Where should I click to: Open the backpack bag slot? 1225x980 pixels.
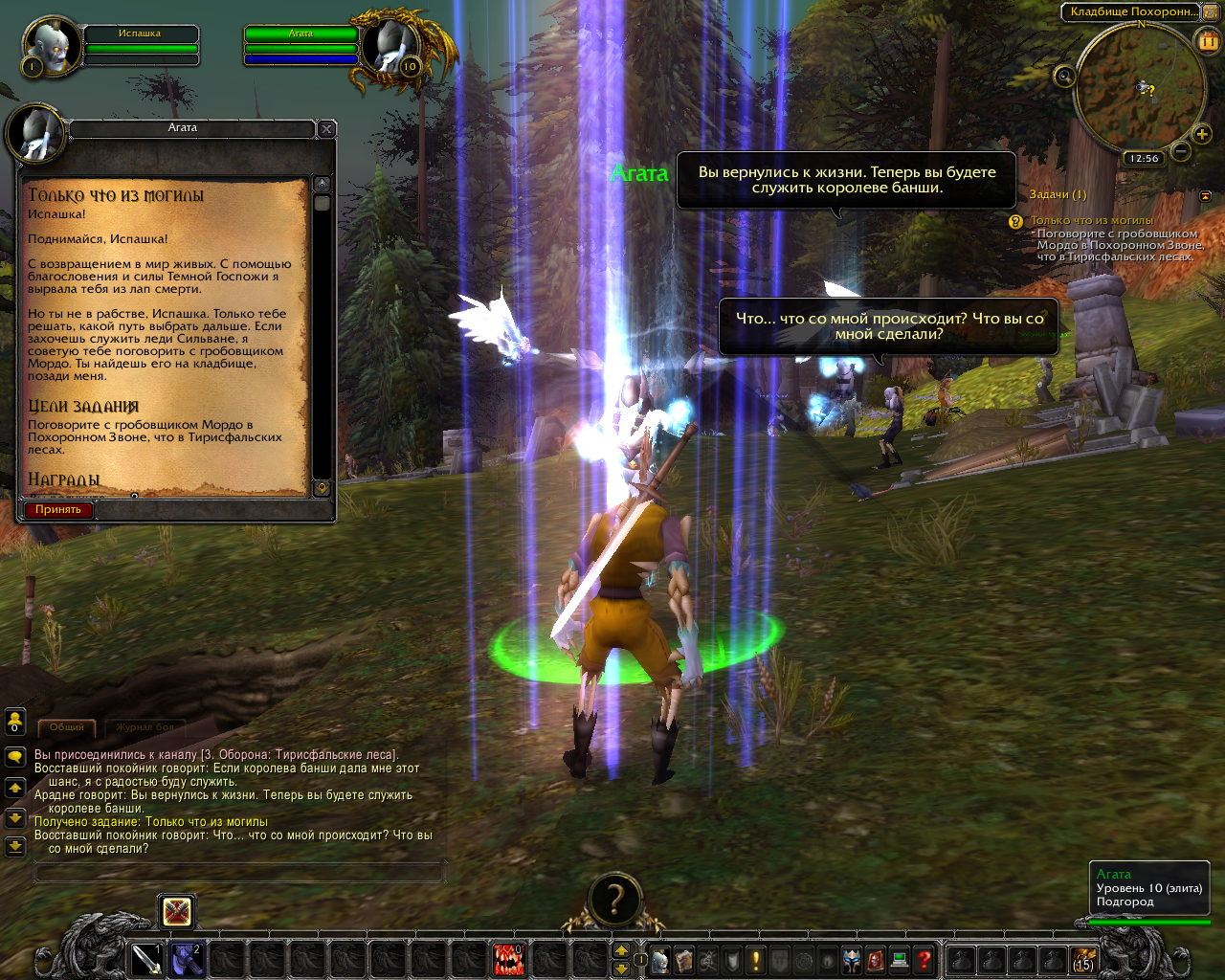(x=1083, y=959)
